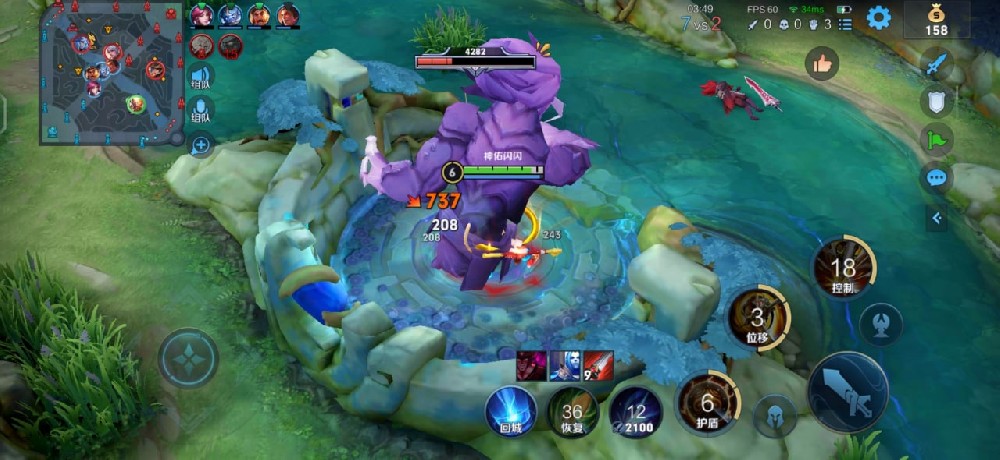This screenshot has height=460, width=1000.
Task: Use the 回城 recall ability
Action: [511, 410]
